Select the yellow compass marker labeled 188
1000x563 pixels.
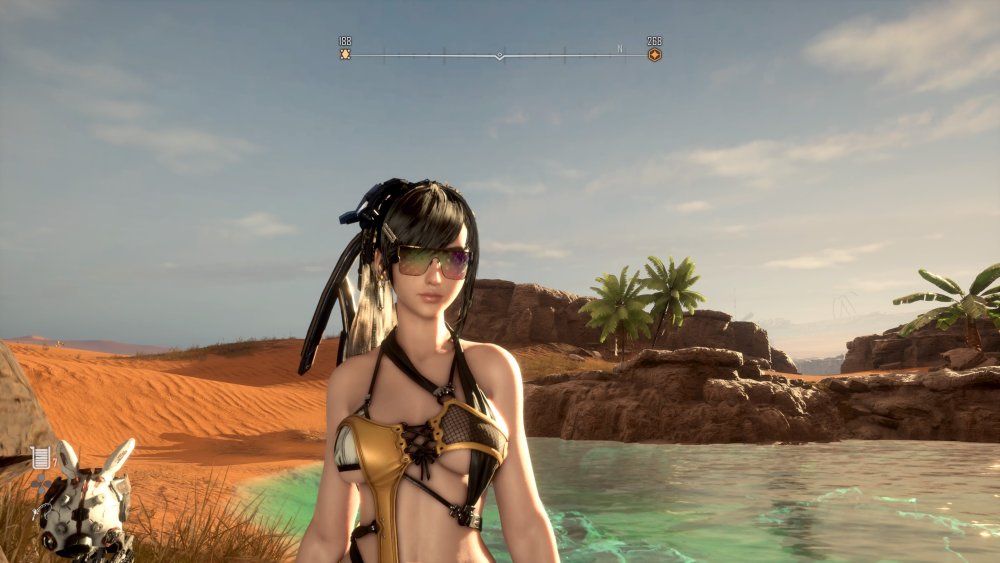click(345, 54)
